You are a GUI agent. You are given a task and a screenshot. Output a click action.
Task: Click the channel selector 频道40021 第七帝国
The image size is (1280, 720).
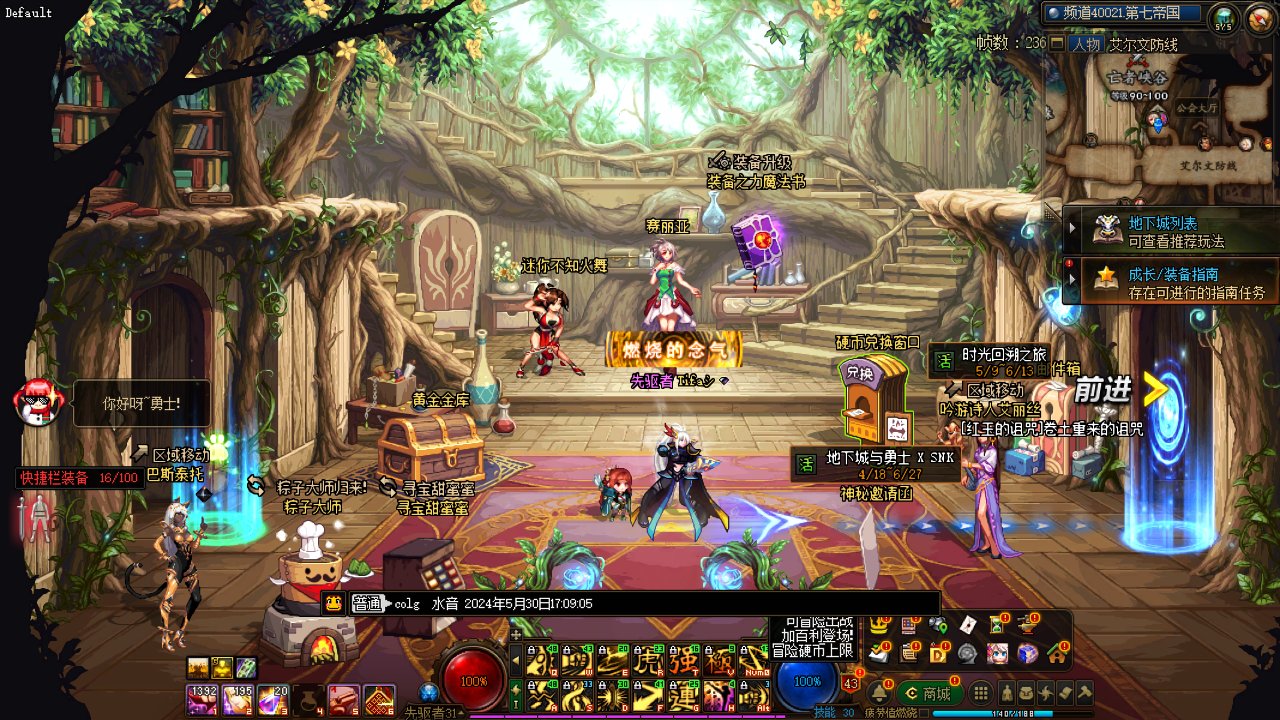point(1122,13)
